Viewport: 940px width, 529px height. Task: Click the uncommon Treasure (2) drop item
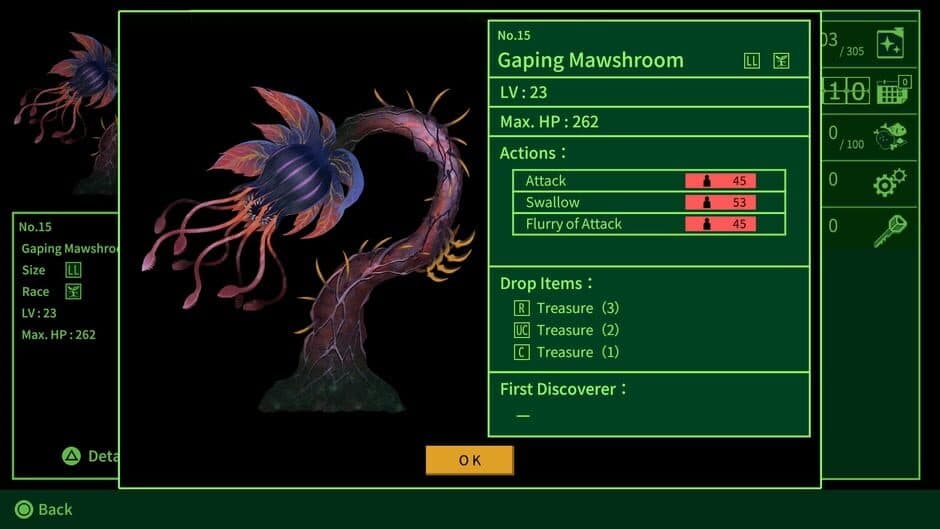point(567,330)
